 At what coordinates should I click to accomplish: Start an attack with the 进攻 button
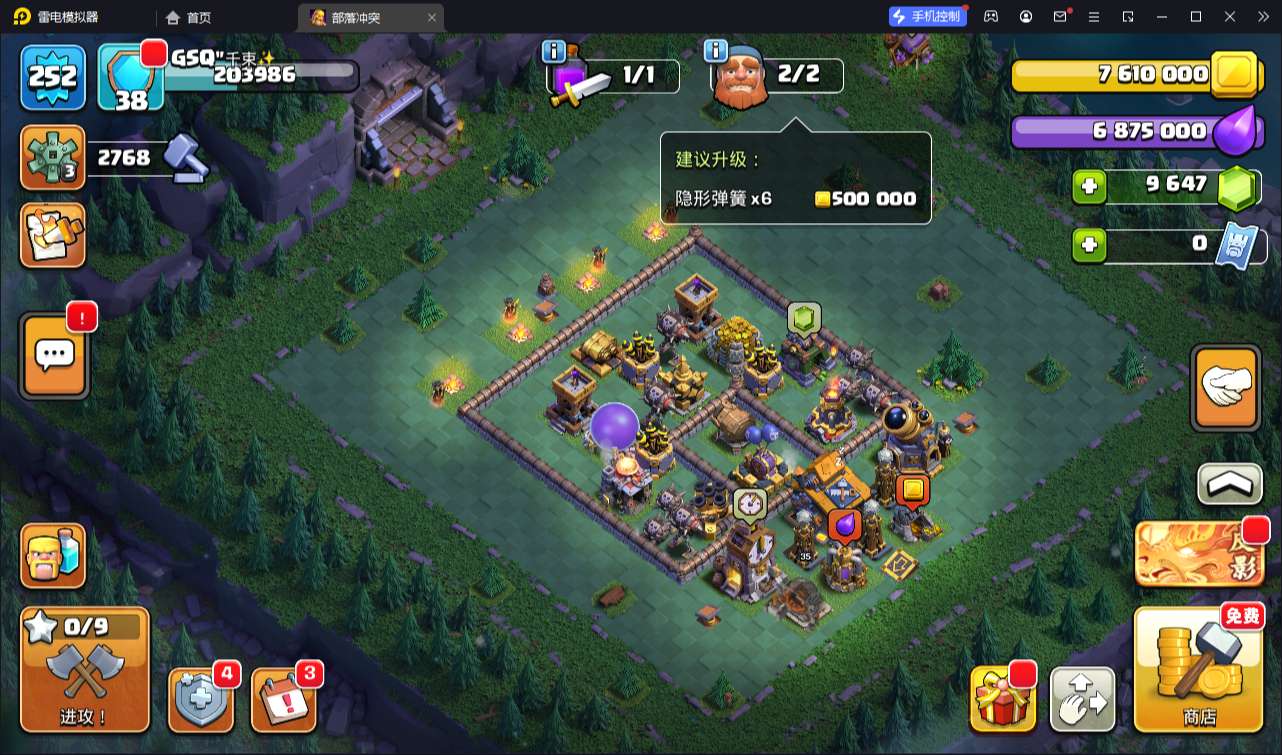tap(85, 669)
